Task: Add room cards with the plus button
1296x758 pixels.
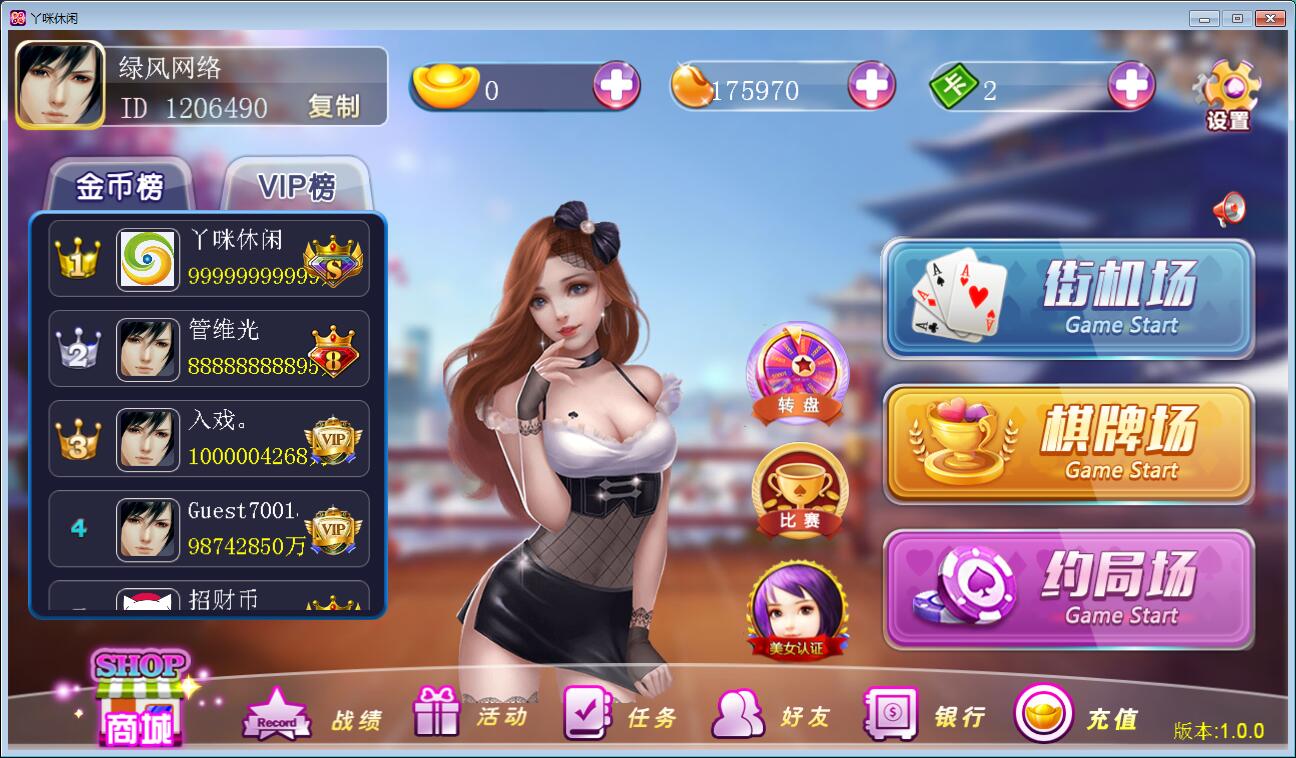Action: coord(1132,87)
